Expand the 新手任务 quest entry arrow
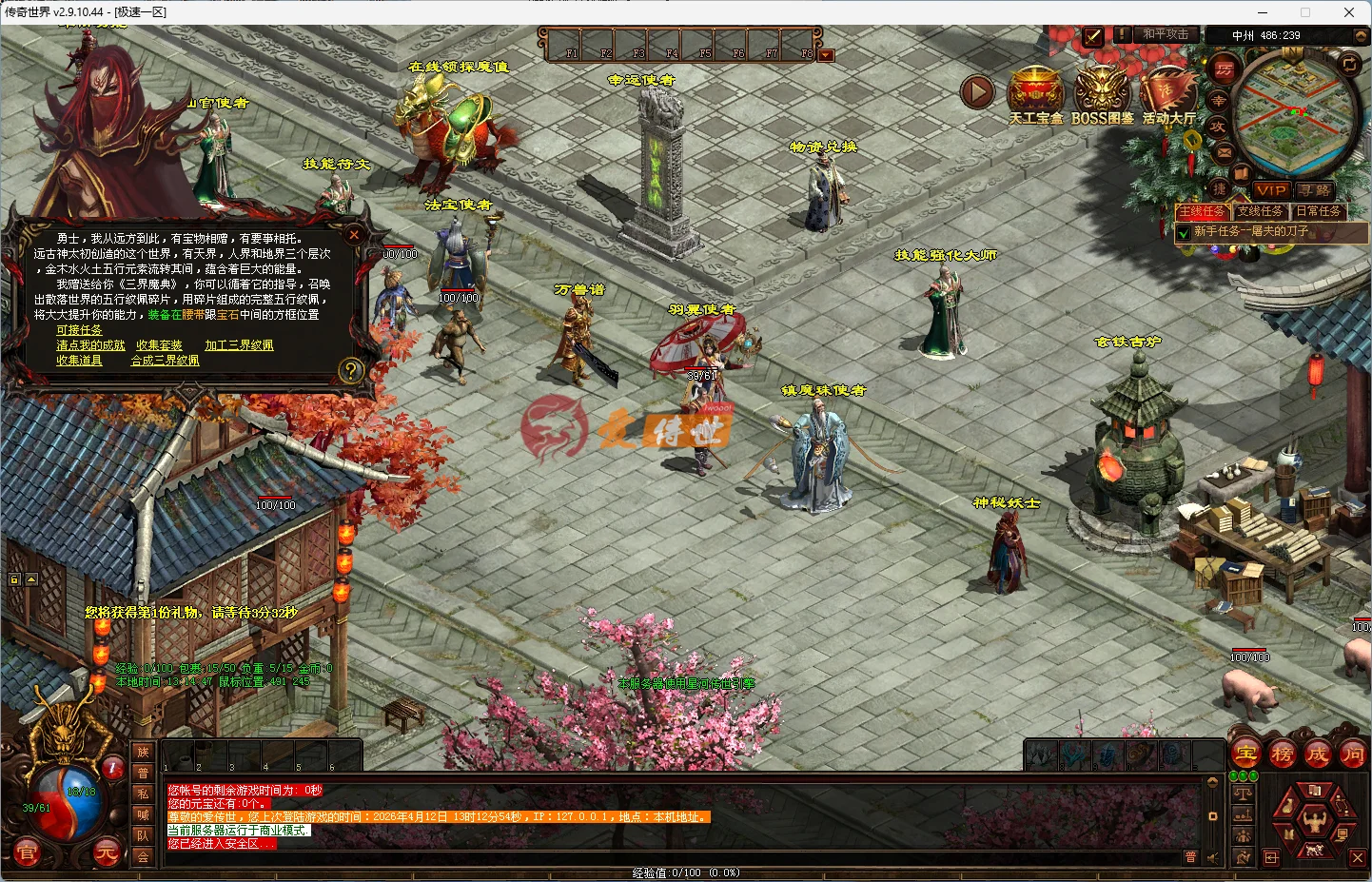Image resolution: width=1372 pixels, height=882 pixels. (x=1184, y=232)
